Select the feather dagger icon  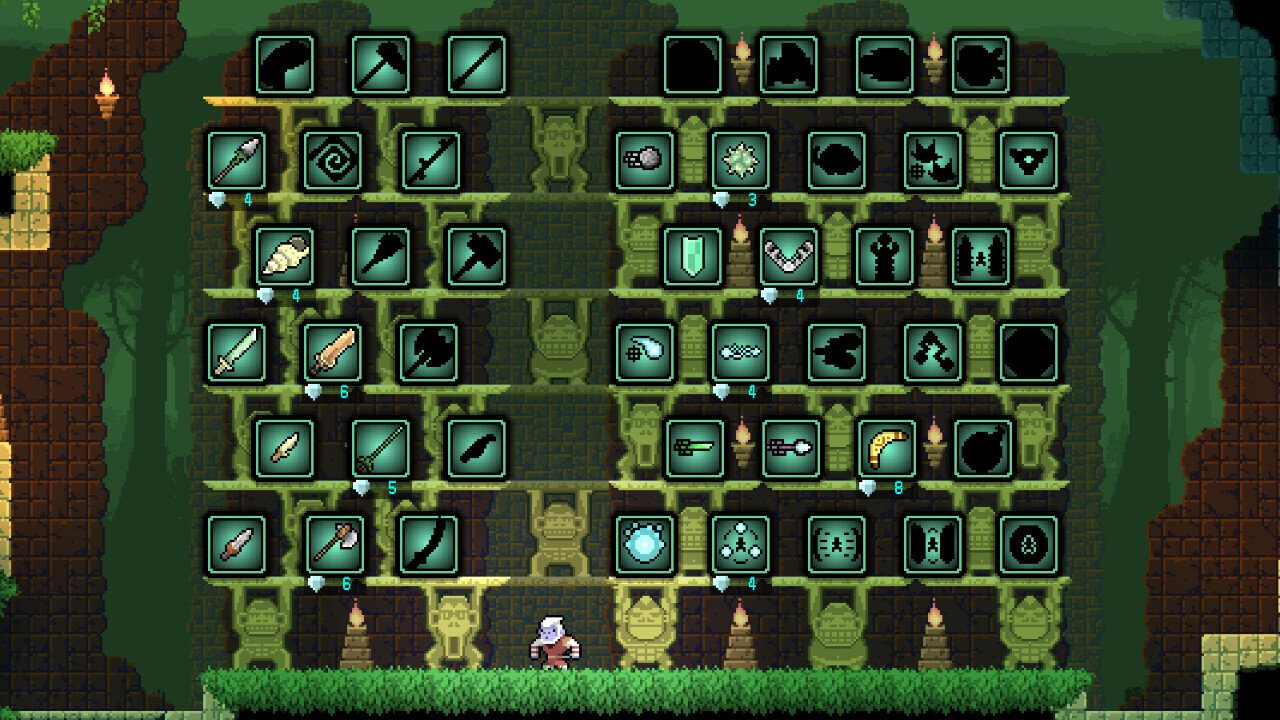(x=285, y=448)
